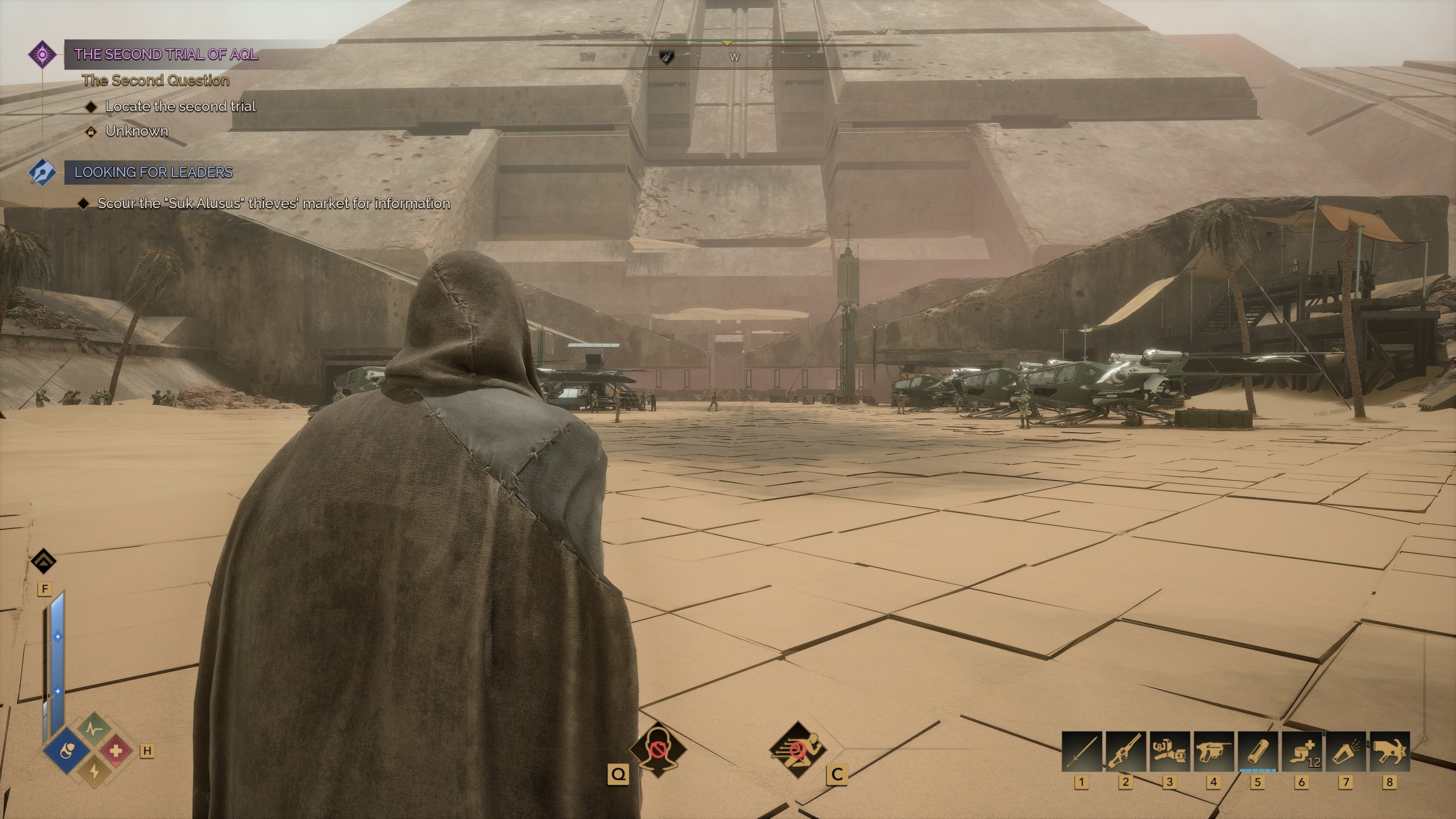1456x819 pixels.
Task: Click the blue water flask diamond icon
Action: coord(67,752)
